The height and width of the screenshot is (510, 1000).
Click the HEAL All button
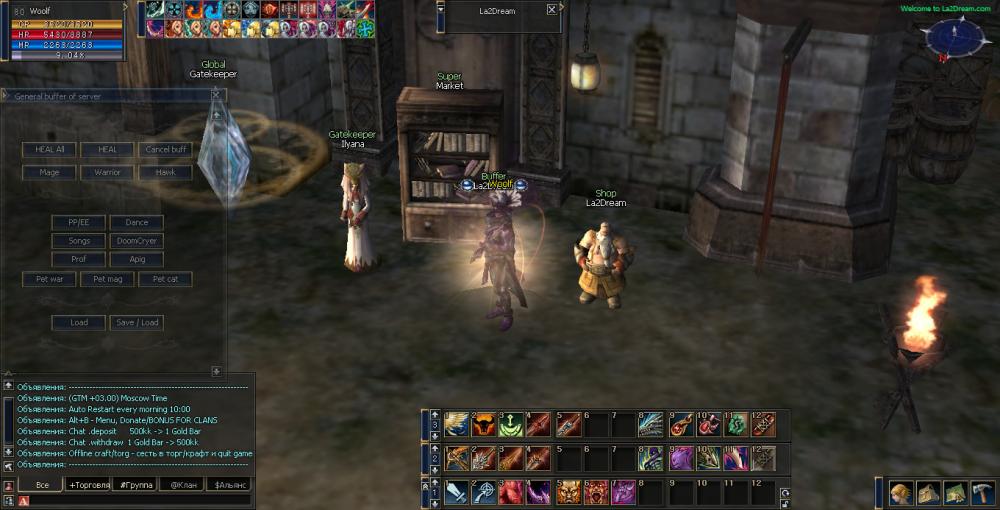pyautogui.click(x=49, y=149)
